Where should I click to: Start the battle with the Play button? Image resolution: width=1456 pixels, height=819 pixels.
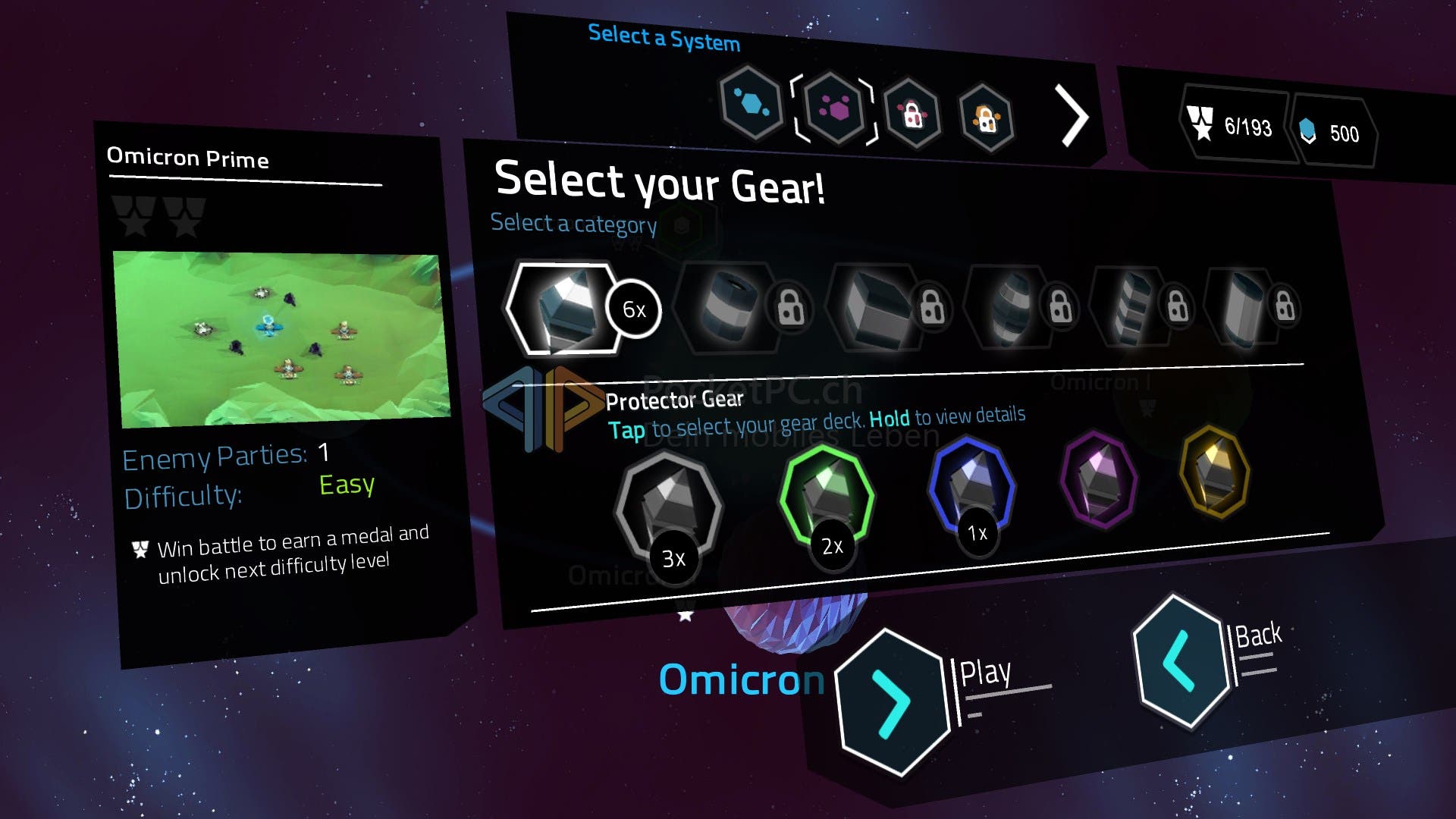click(x=893, y=701)
